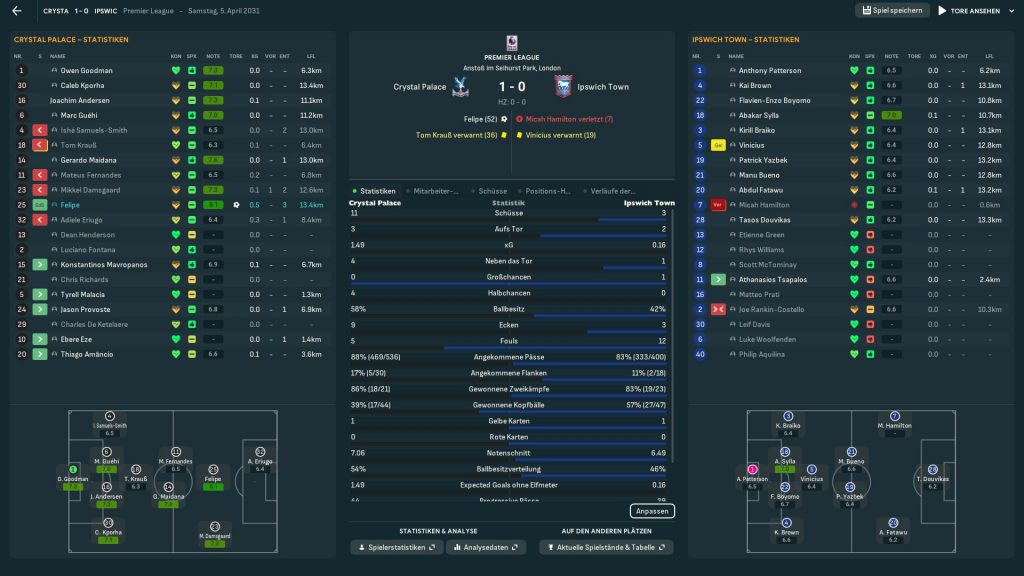The height and width of the screenshot is (576, 1024).
Task: Select Owen Goodman in Crystal Palace list
Action: pyautogui.click(x=87, y=71)
